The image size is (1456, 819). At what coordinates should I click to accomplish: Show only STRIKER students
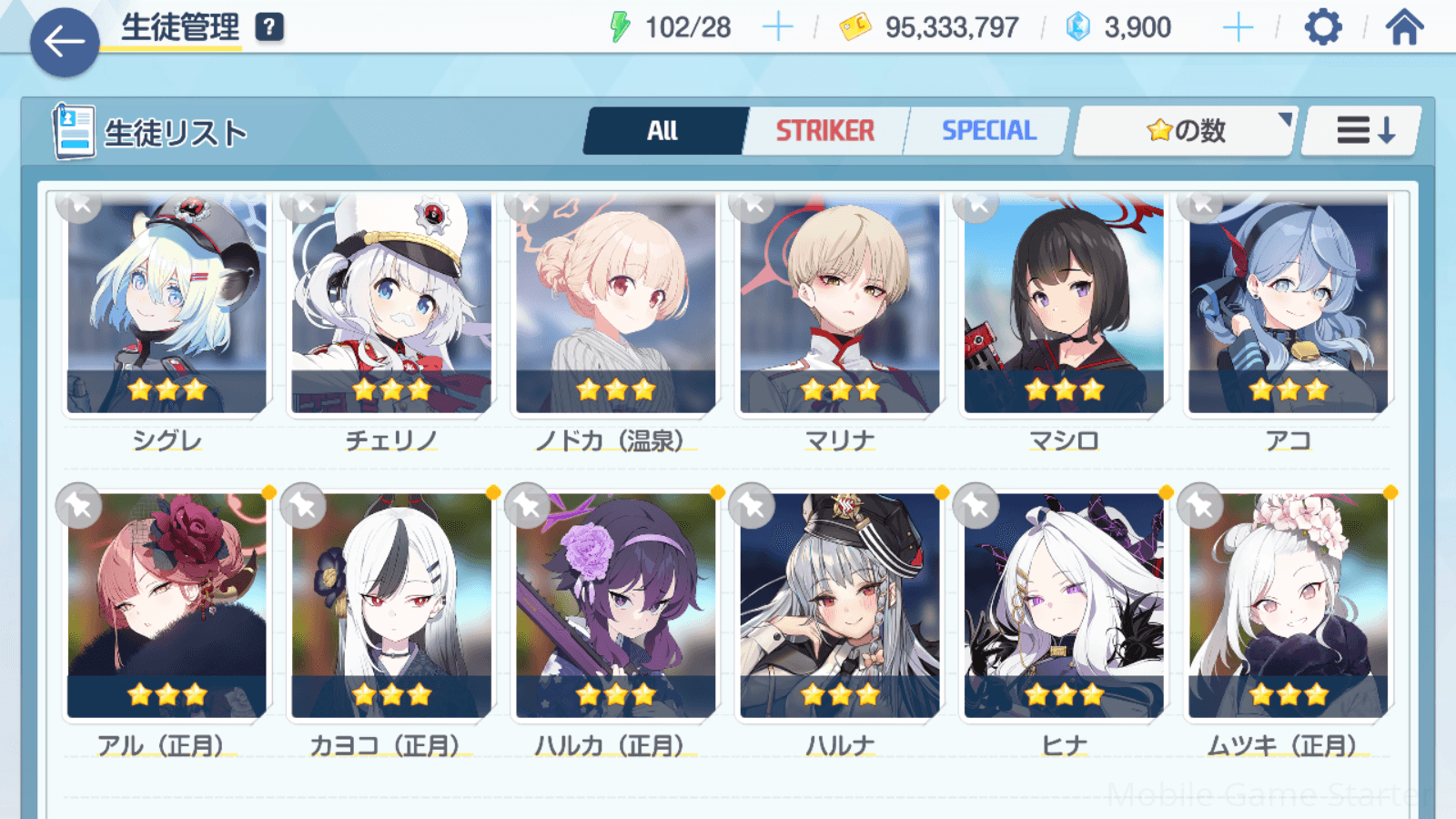[x=824, y=131]
